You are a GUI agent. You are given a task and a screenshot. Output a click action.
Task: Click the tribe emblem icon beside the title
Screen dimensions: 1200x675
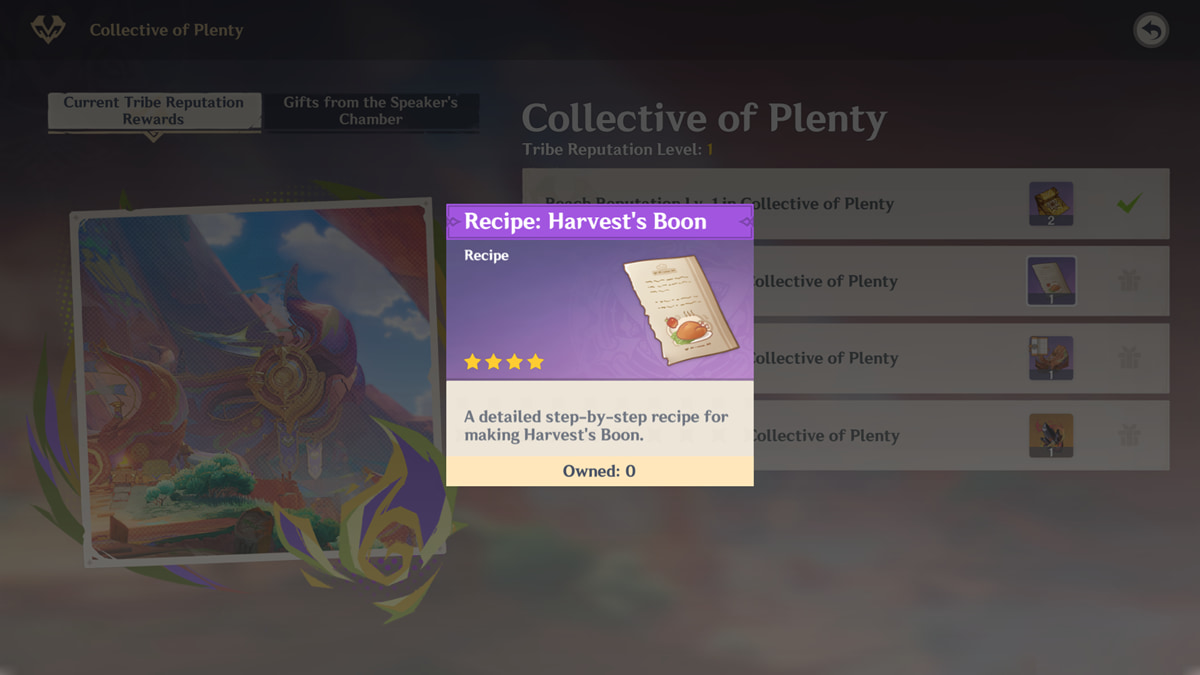pos(47,30)
